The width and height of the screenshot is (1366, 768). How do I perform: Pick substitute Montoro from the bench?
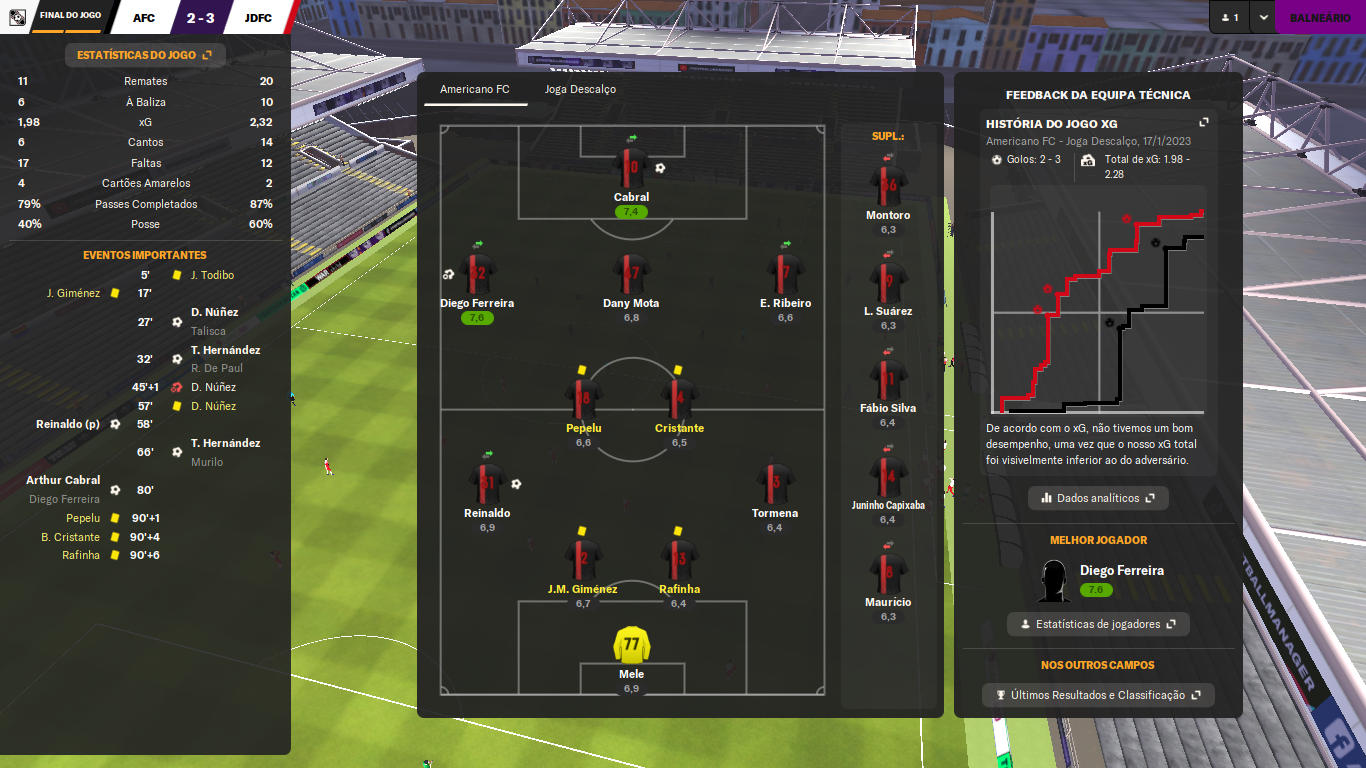(888, 185)
